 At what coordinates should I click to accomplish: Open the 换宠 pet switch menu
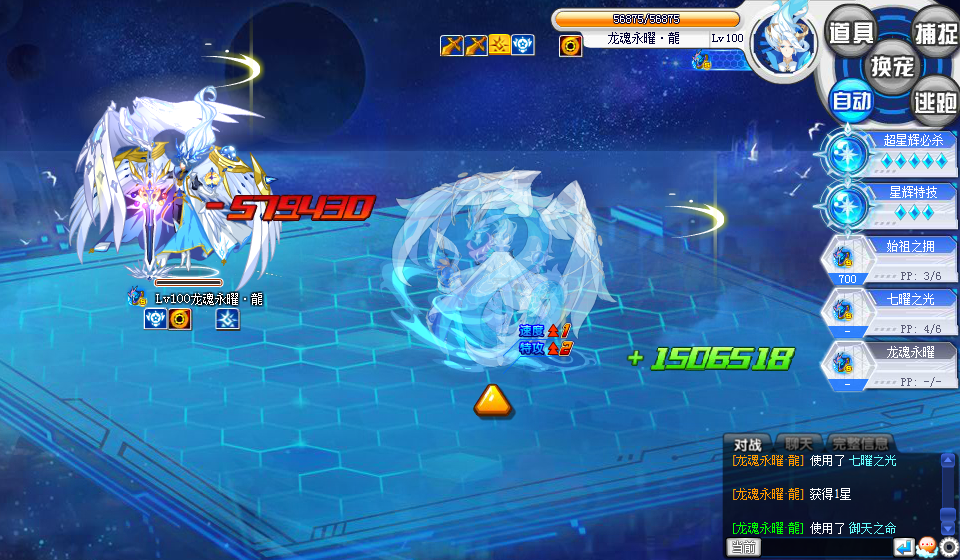pos(893,66)
